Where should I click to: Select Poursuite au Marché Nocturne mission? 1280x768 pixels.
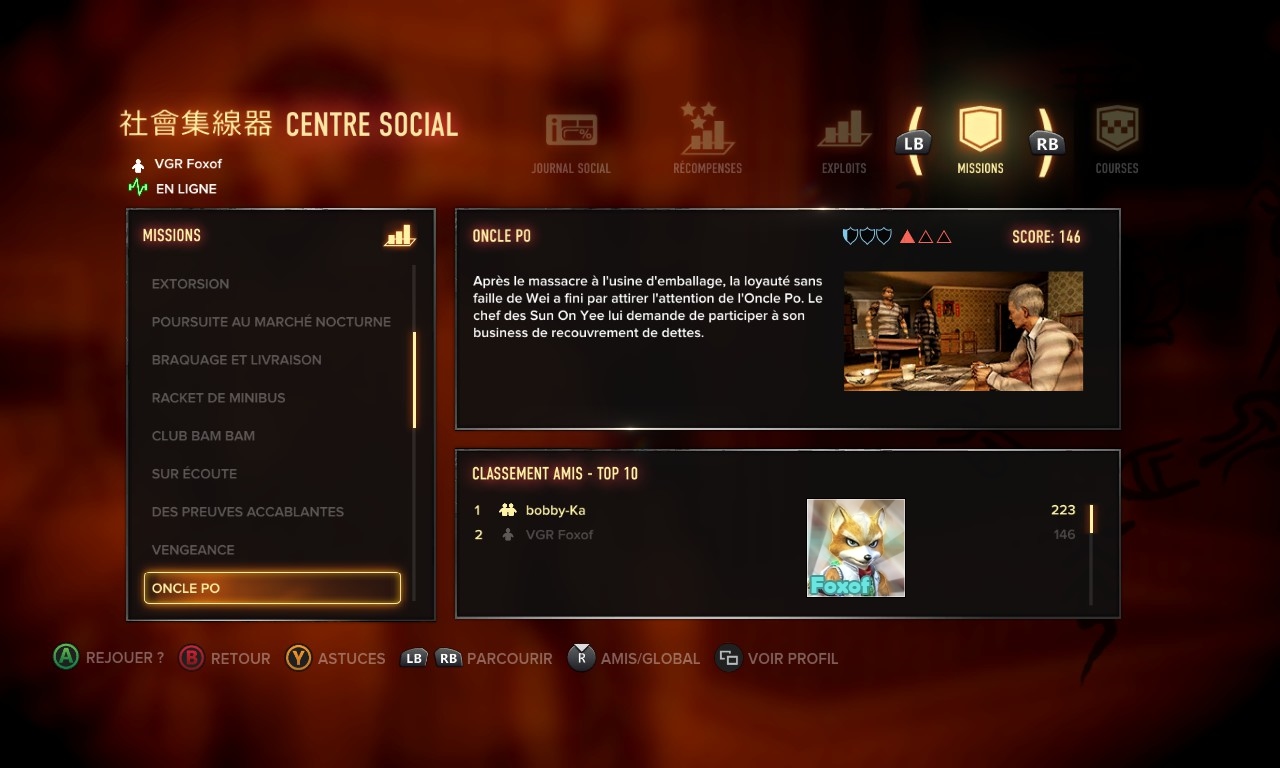click(271, 322)
